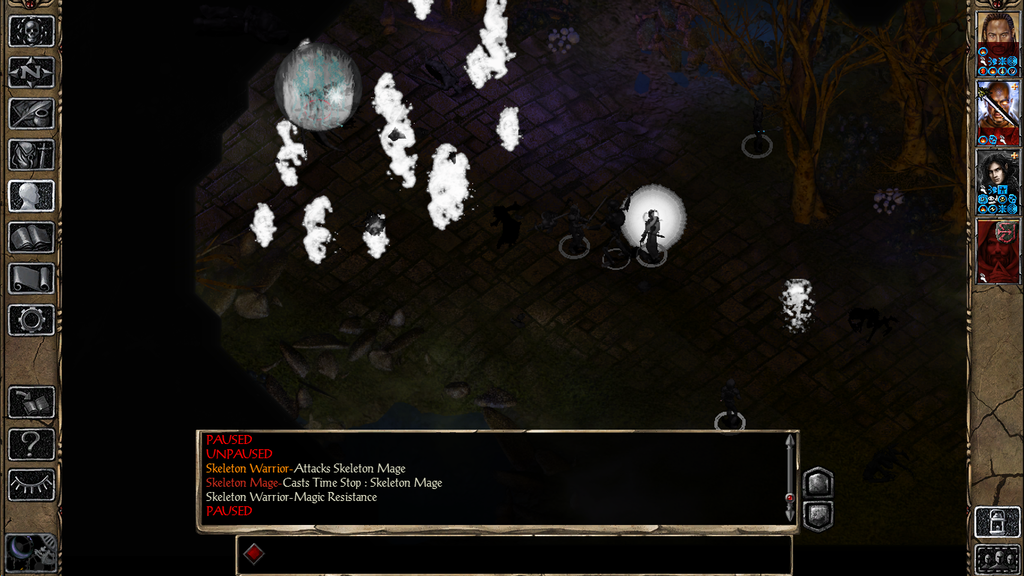Viewport: 1024px width, 576px height.
Task: Click the upper stone button beside the combat log
Action: click(x=818, y=483)
